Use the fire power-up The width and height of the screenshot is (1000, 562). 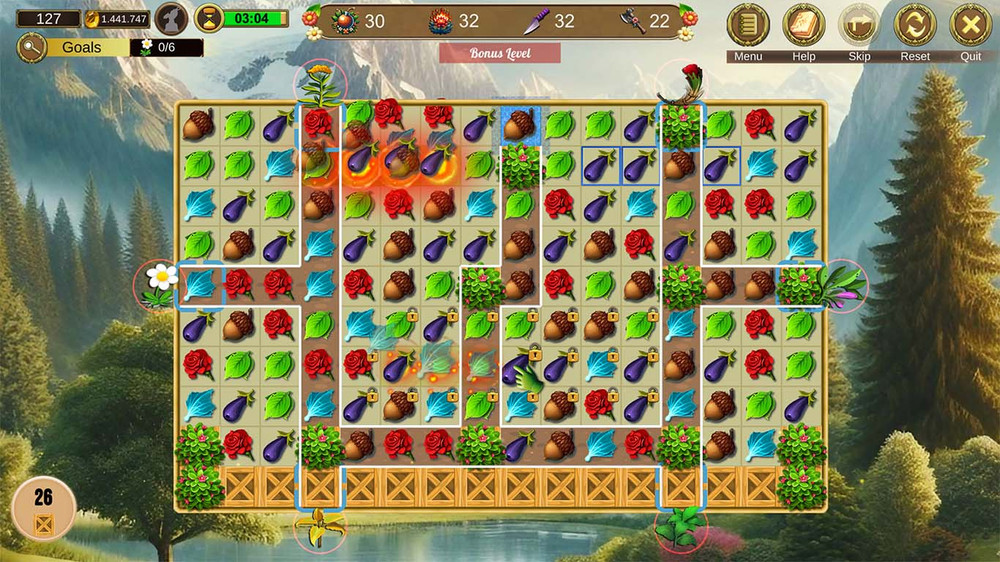coord(440,21)
